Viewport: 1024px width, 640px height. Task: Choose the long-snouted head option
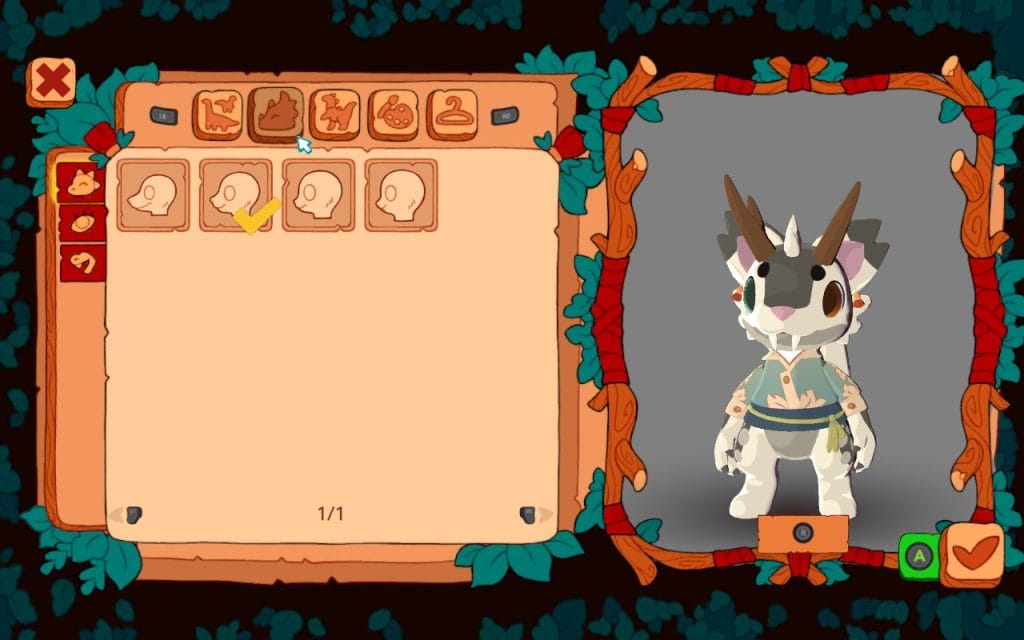click(x=153, y=195)
